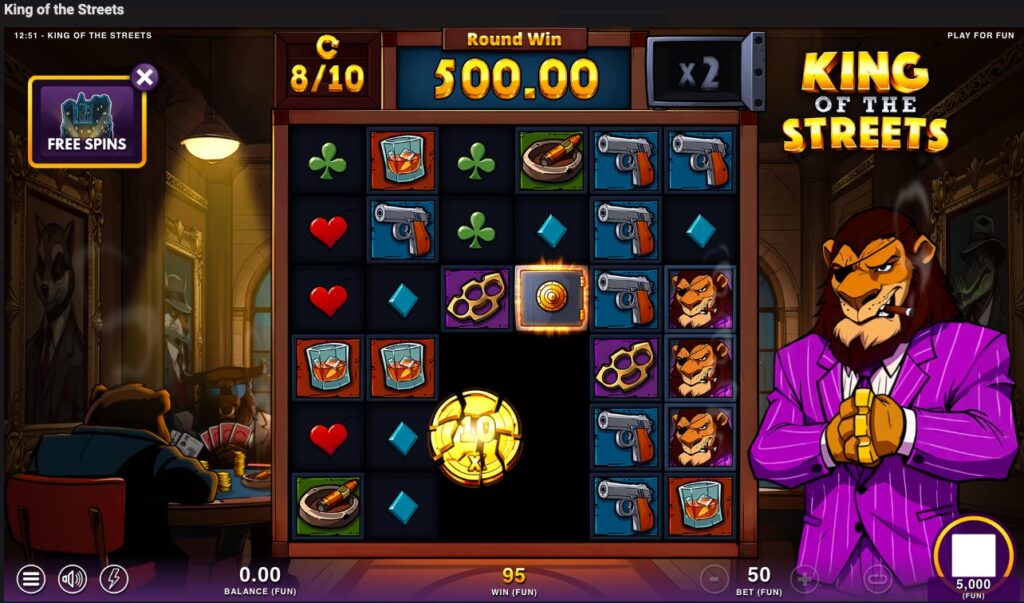This screenshot has height=603, width=1024.
Task: Activate the lightning bolt turbo mode
Action: point(114,578)
